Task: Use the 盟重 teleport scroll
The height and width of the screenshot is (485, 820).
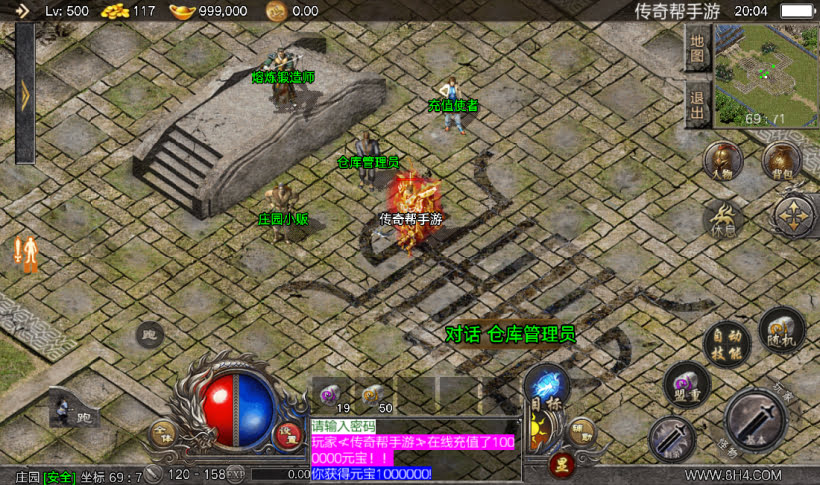Action: 687,384
